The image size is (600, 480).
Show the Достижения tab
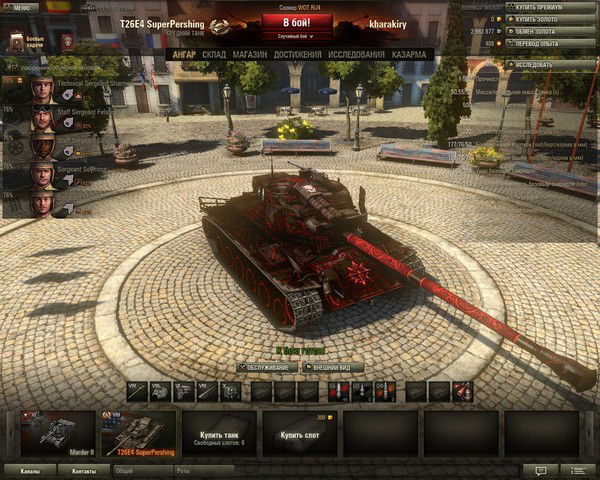coord(297,54)
